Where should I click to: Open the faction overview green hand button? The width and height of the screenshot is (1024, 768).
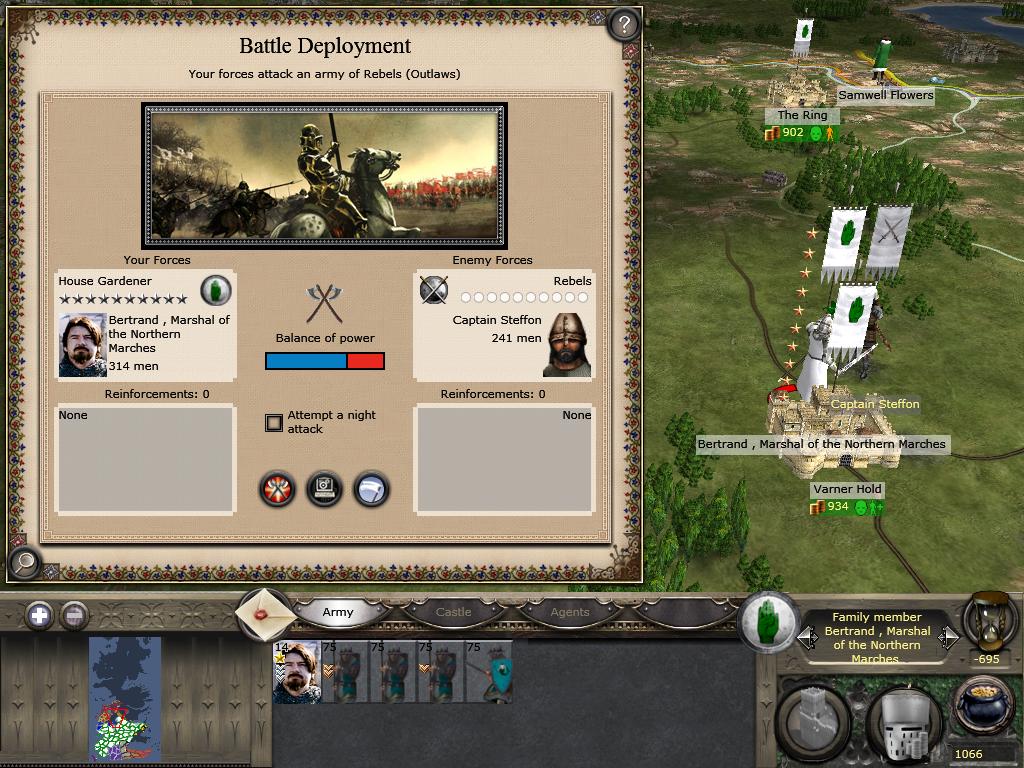(x=768, y=621)
